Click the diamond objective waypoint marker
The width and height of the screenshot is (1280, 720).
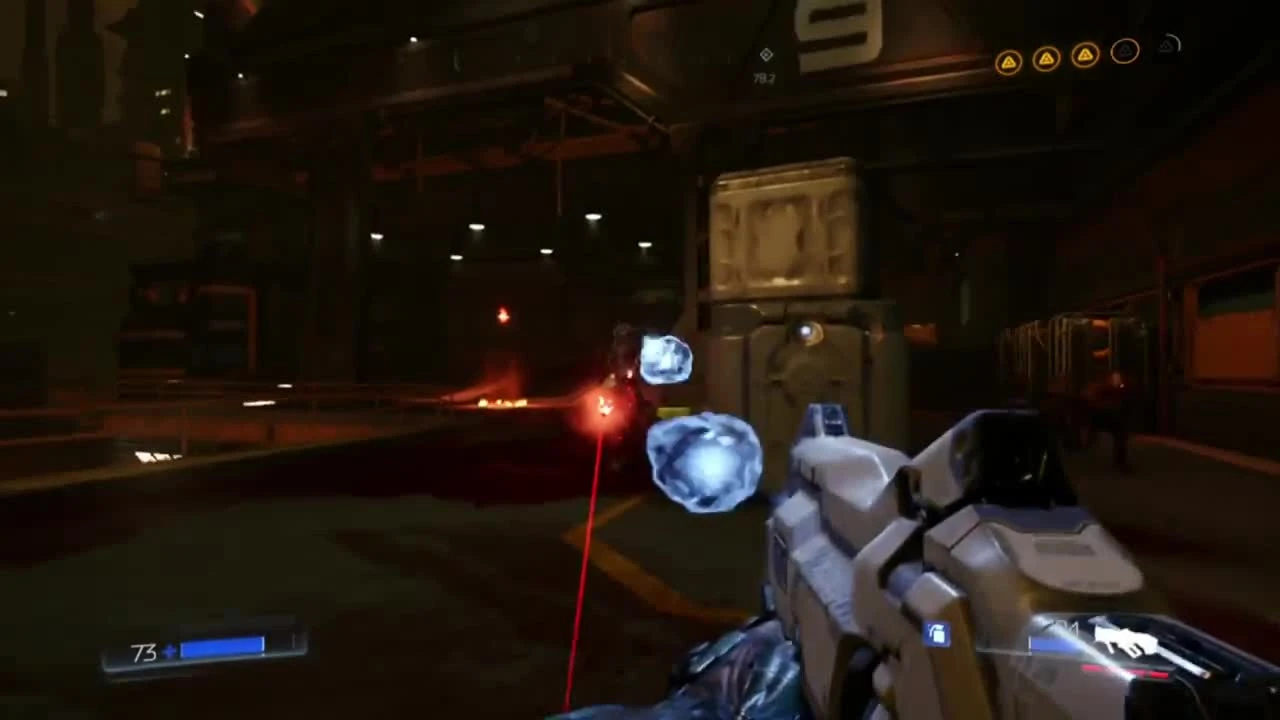766,55
